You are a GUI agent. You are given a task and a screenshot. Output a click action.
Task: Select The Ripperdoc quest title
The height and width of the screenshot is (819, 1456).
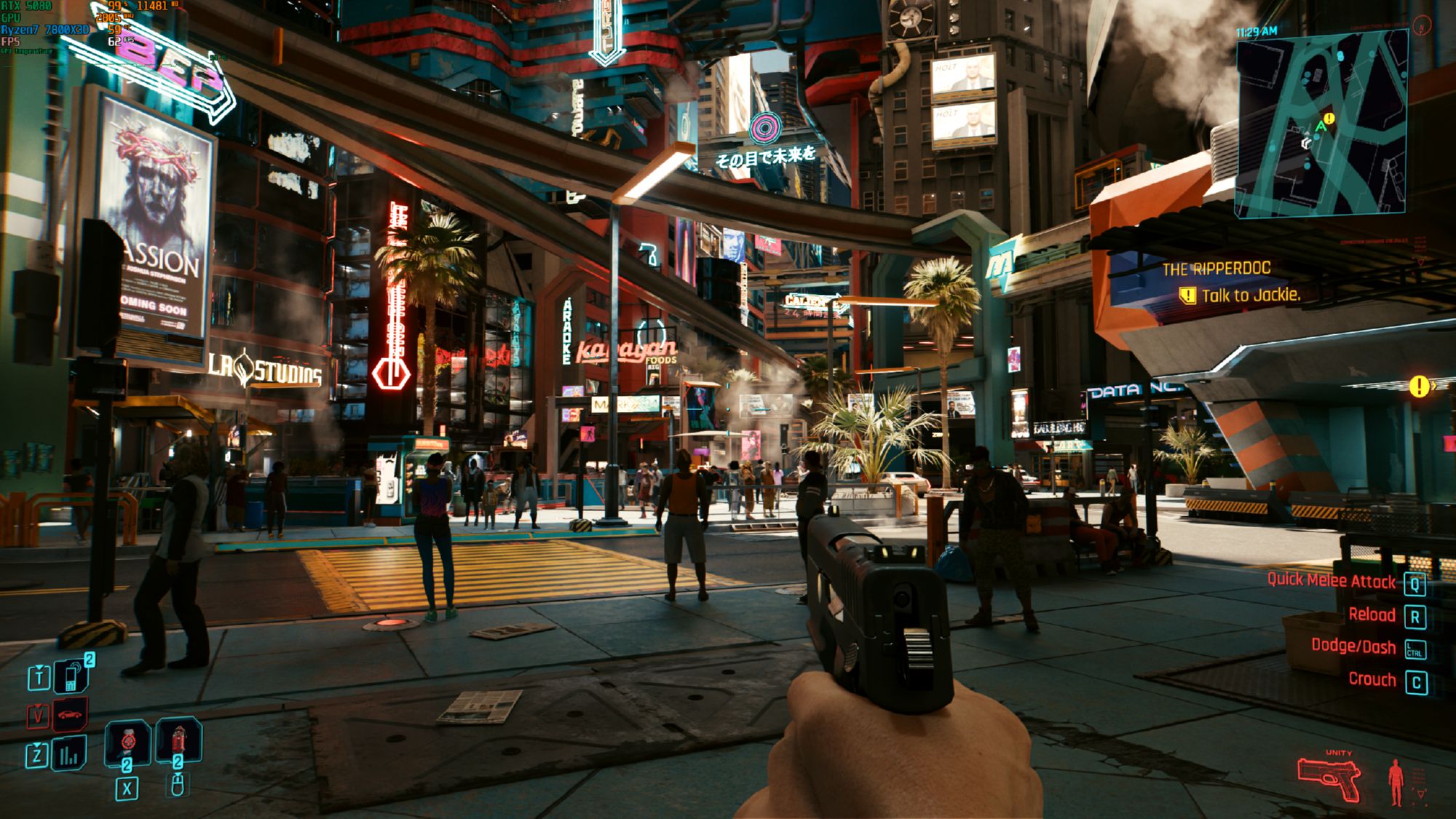pyautogui.click(x=1216, y=269)
